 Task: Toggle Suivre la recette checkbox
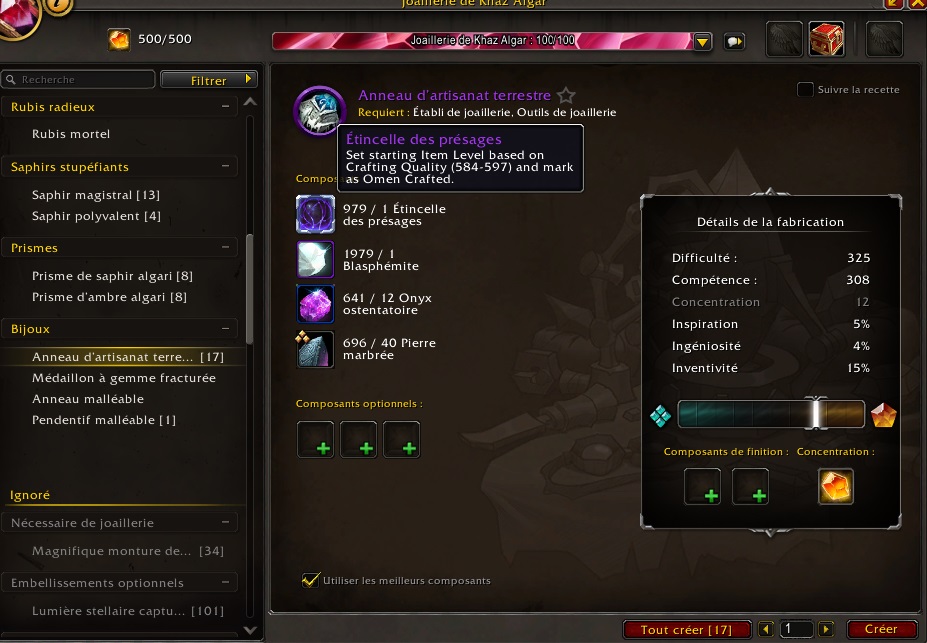pos(805,90)
